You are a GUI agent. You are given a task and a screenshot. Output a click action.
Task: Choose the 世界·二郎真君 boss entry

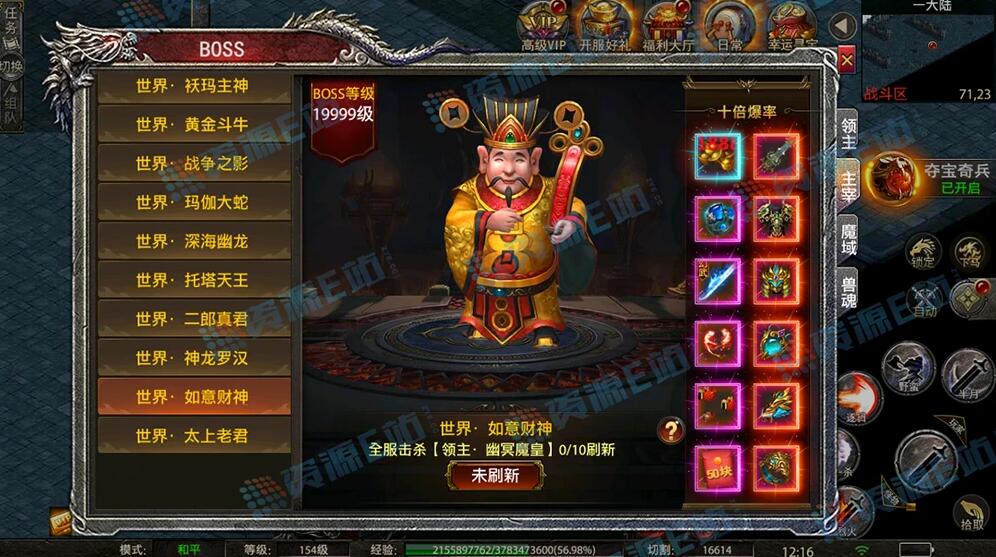pyautogui.click(x=193, y=319)
